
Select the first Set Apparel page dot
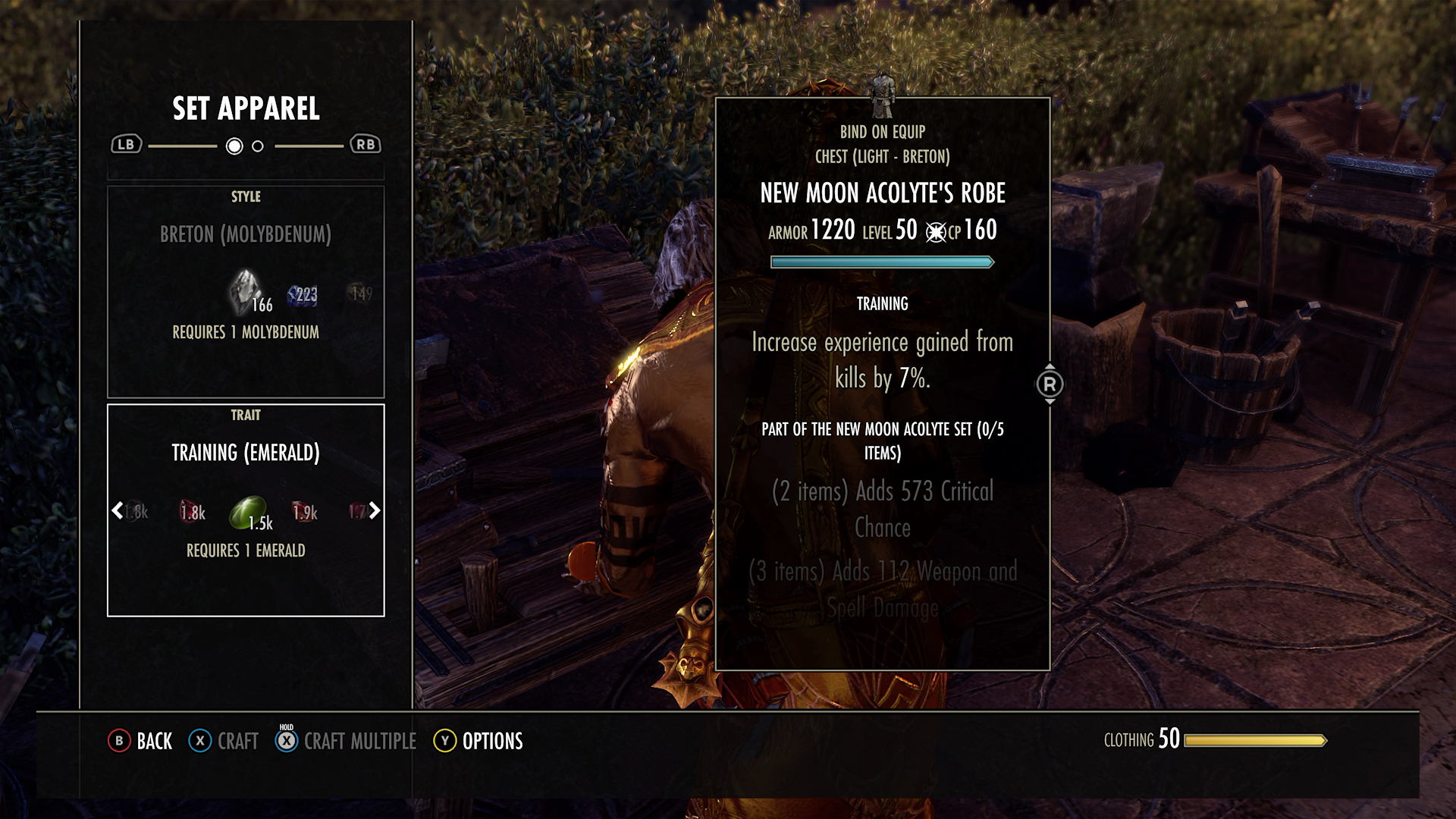pyautogui.click(x=234, y=146)
